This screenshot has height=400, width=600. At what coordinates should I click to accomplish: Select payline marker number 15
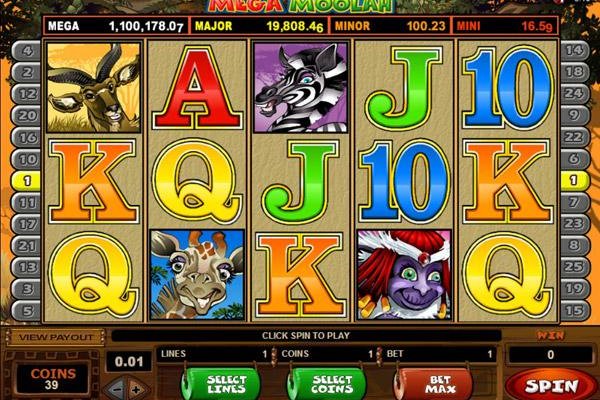pos(574,312)
